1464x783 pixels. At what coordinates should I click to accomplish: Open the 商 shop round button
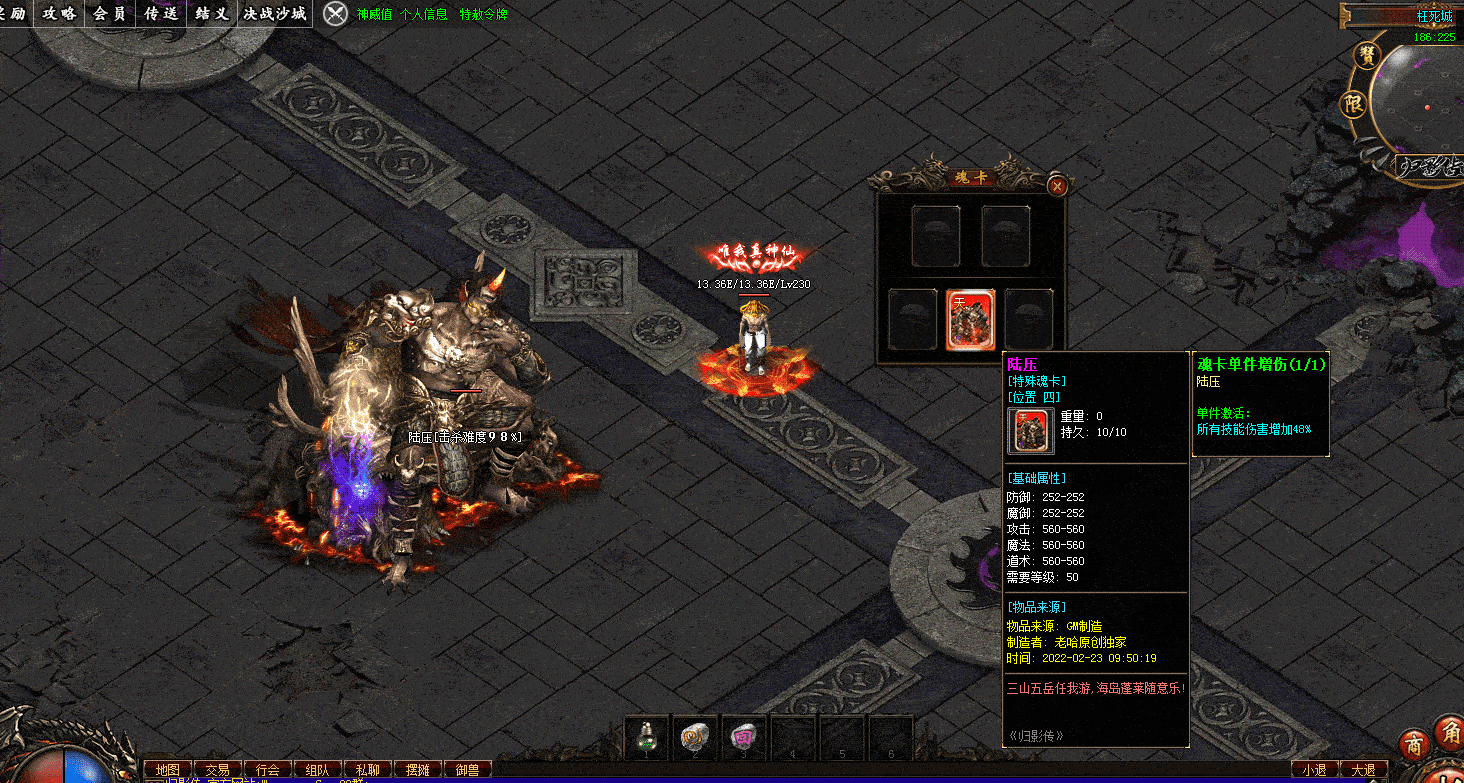click(x=1414, y=746)
